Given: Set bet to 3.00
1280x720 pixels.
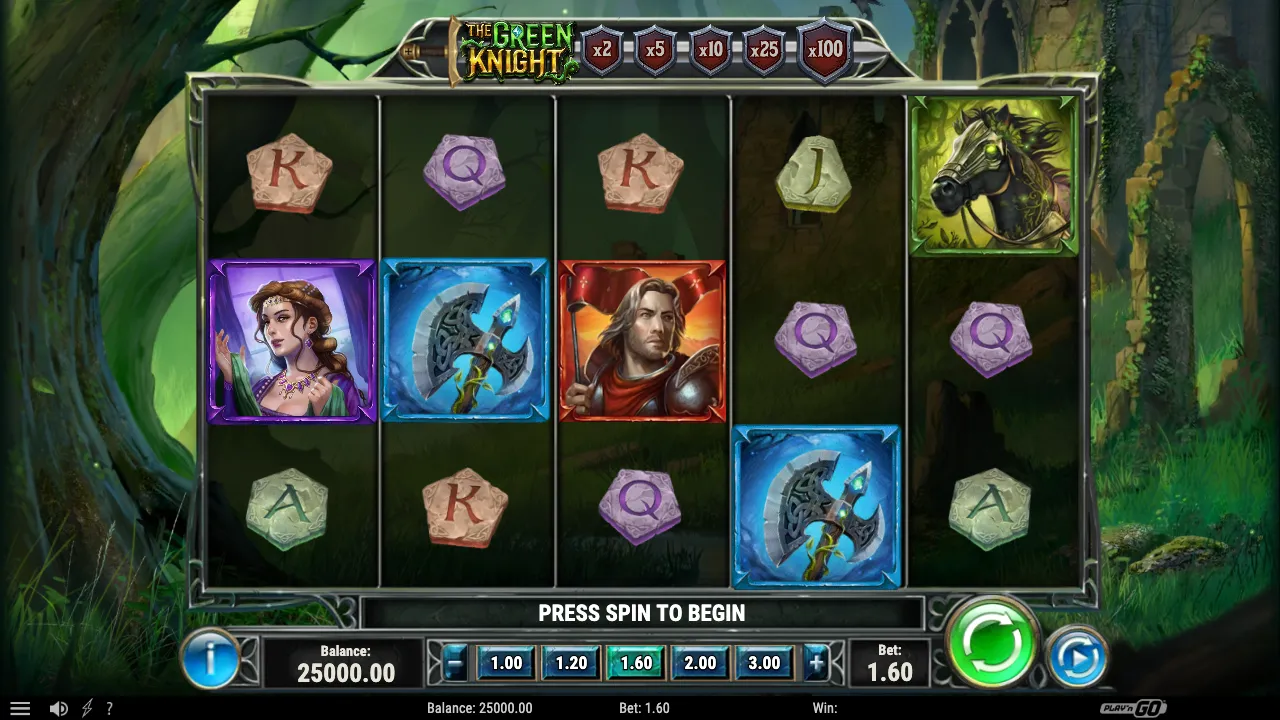Looking at the screenshot, I should pyautogui.click(x=764, y=662).
